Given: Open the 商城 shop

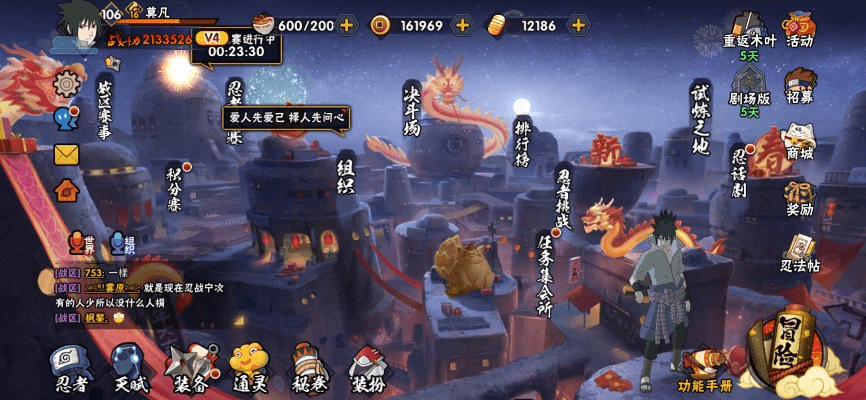Looking at the screenshot, I should point(799,141).
